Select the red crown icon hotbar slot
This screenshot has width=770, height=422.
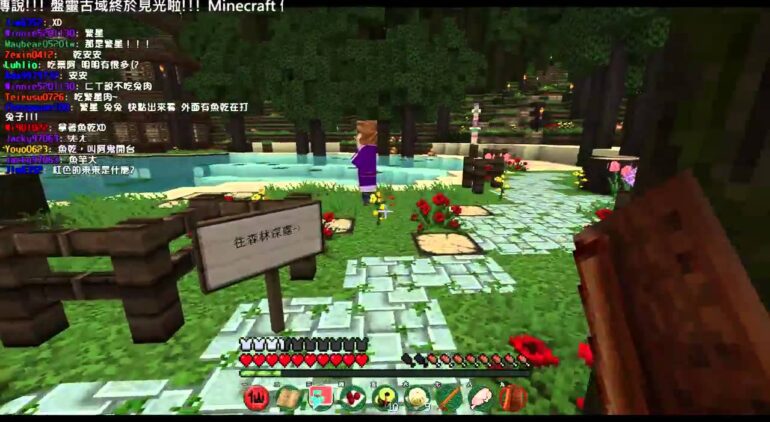(x=257, y=397)
